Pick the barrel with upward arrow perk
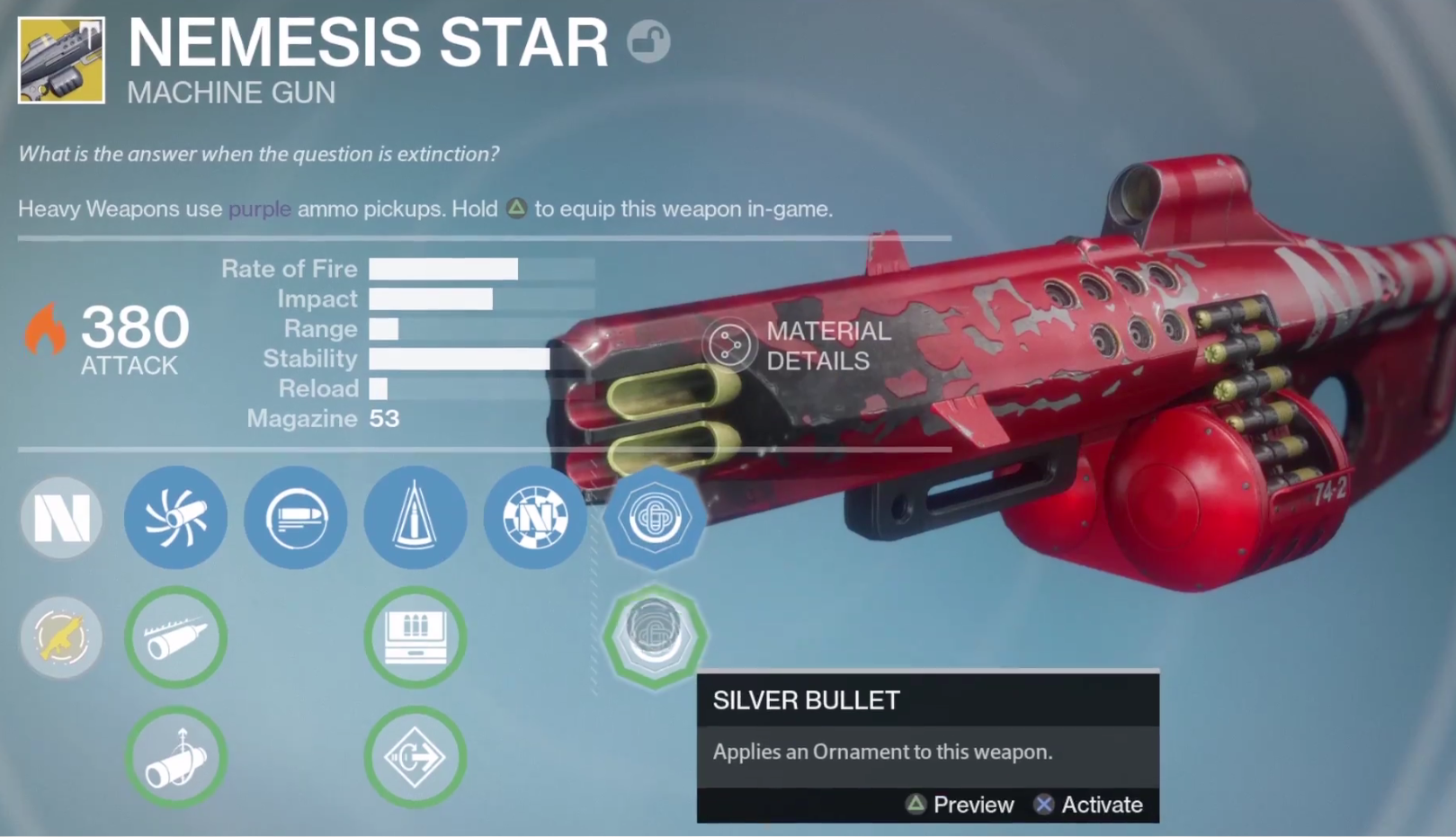The image size is (1456, 837). [175, 757]
